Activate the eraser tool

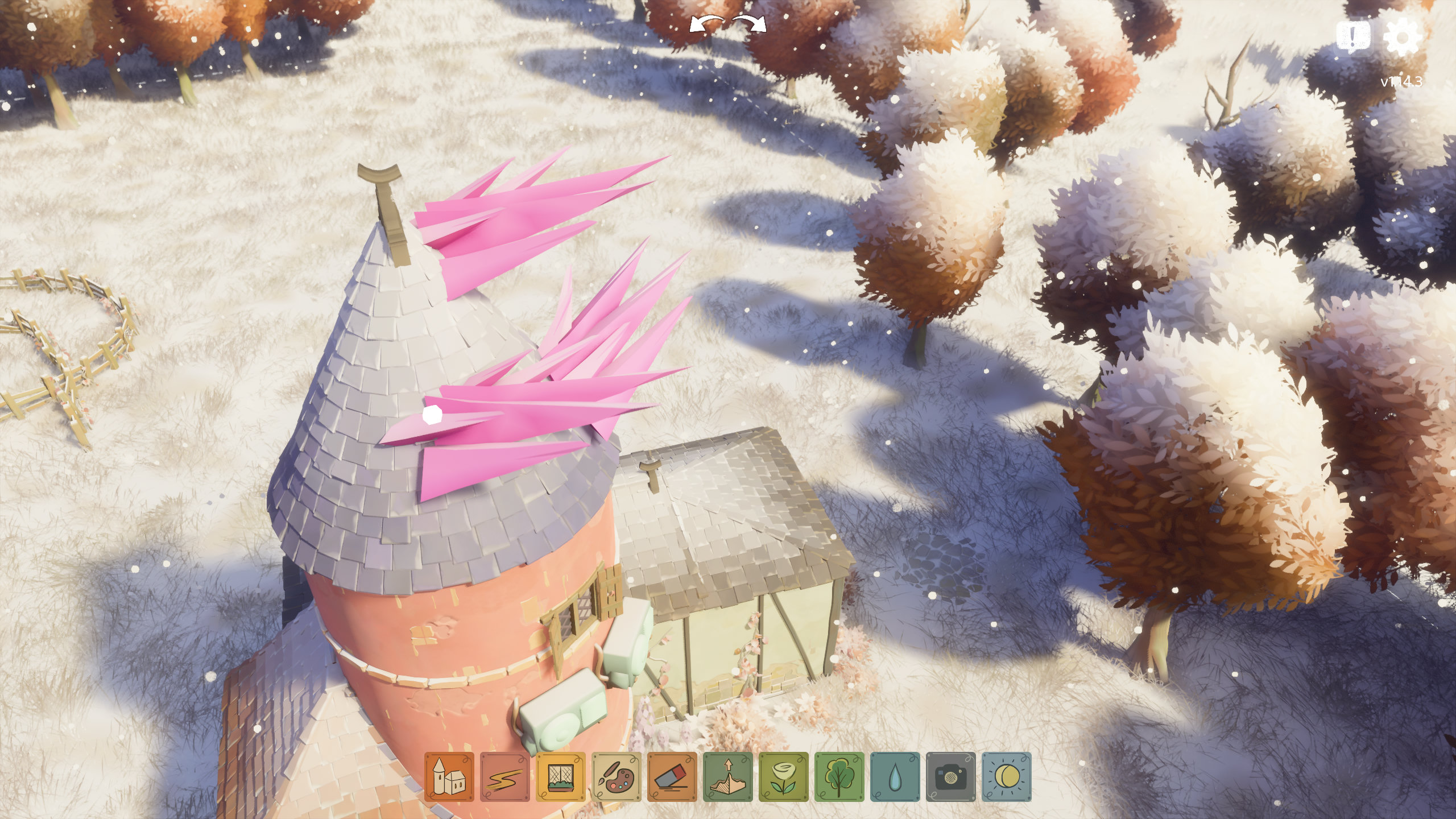[672, 777]
